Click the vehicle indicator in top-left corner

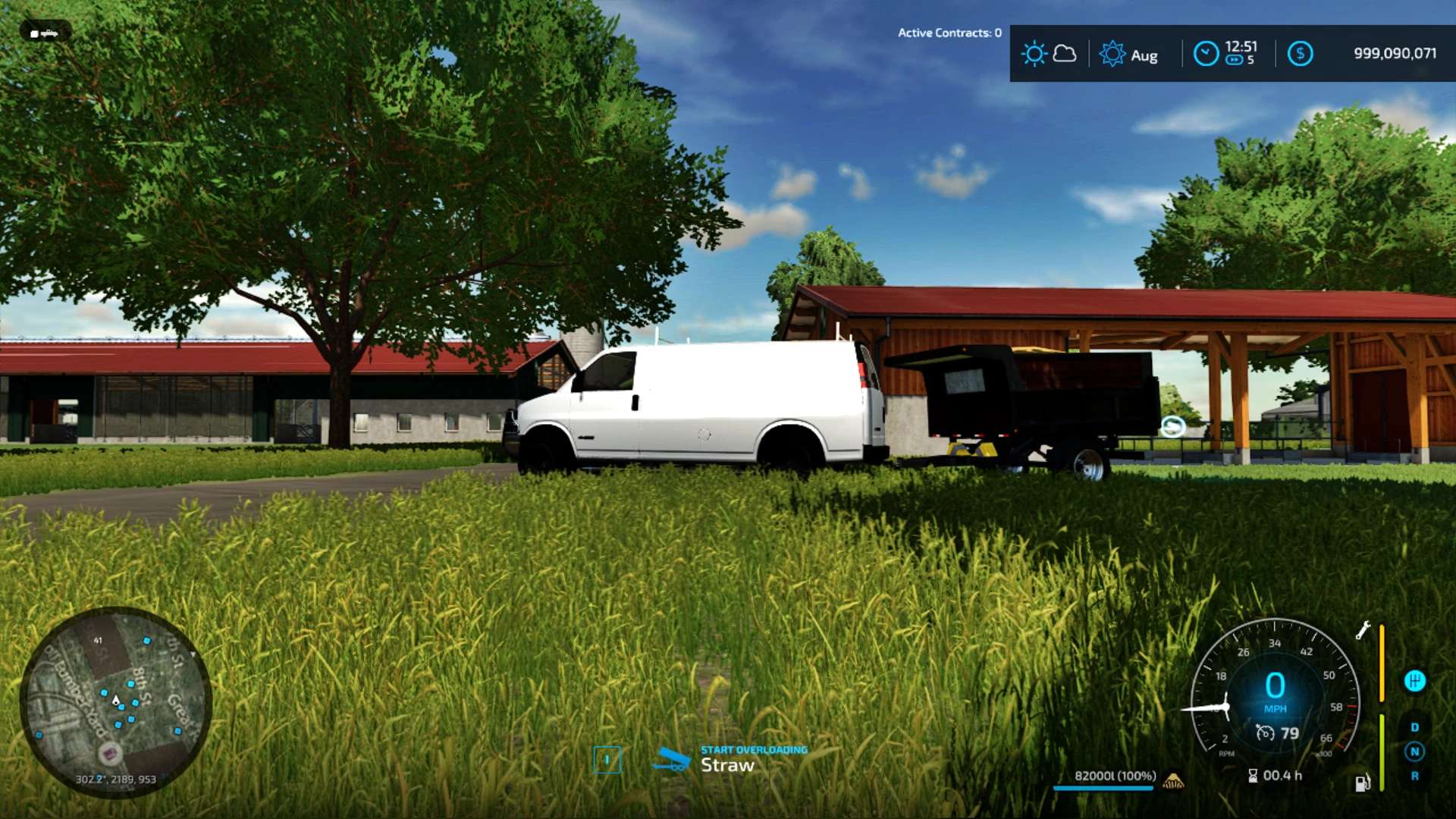[45, 33]
